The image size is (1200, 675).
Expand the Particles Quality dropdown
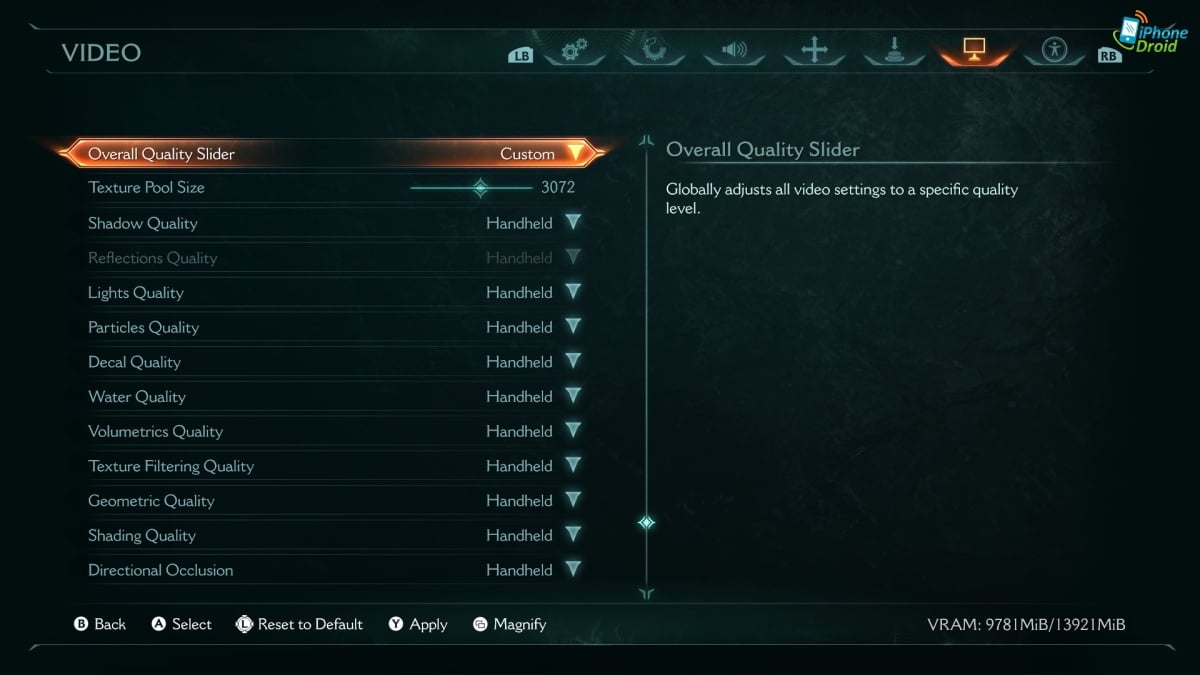[x=573, y=327]
